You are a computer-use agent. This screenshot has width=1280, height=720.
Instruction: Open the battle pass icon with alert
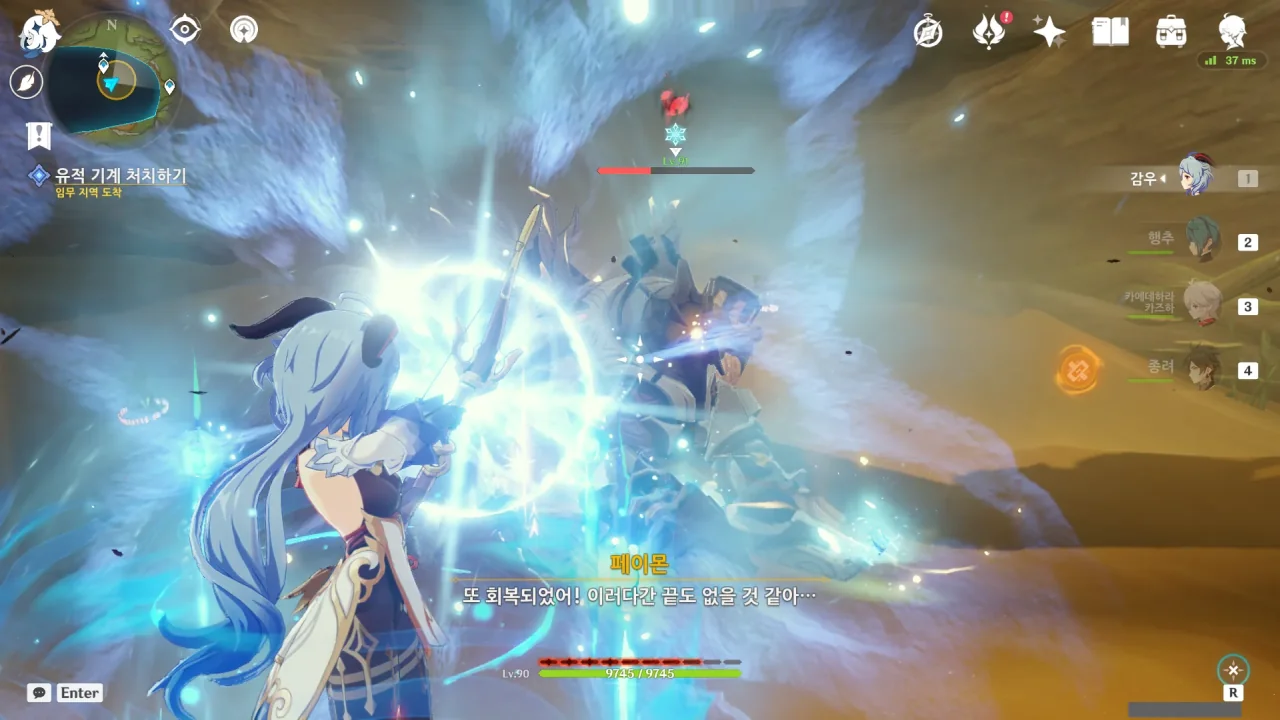pyautogui.click(x=988, y=32)
